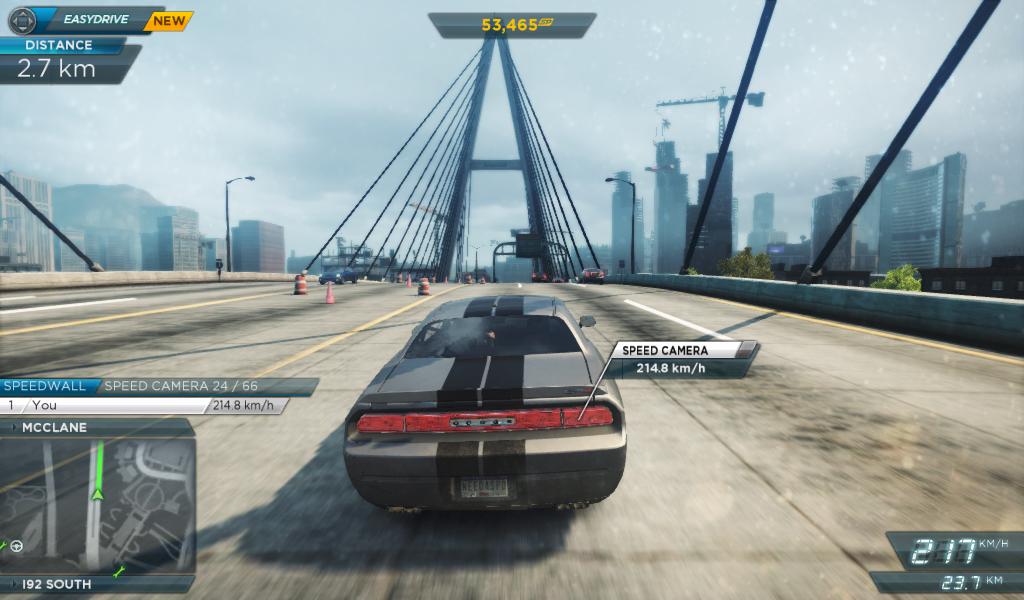Open the minimap

97,505
